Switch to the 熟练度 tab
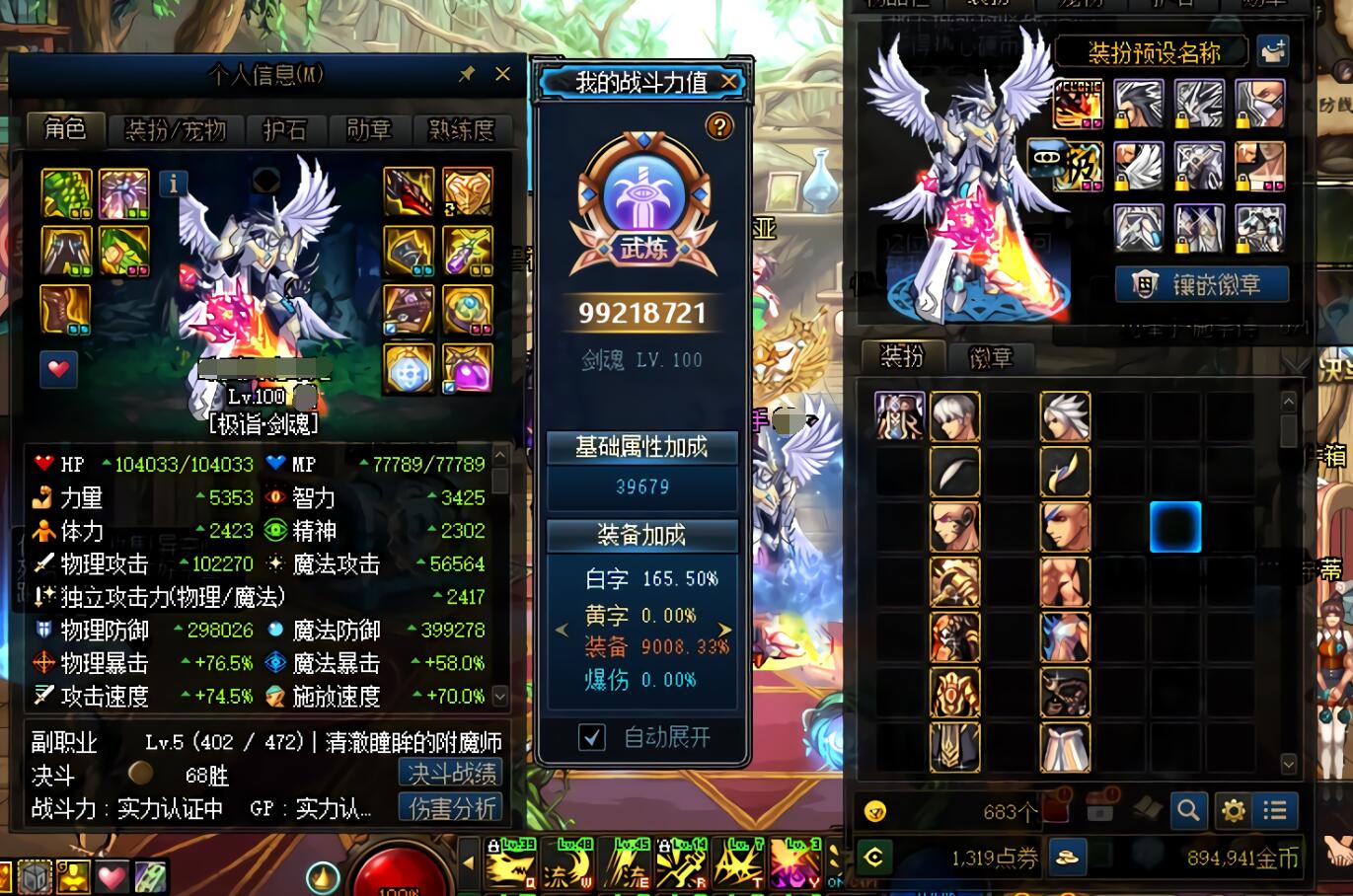Screen dimensions: 1353x896 (461, 130)
